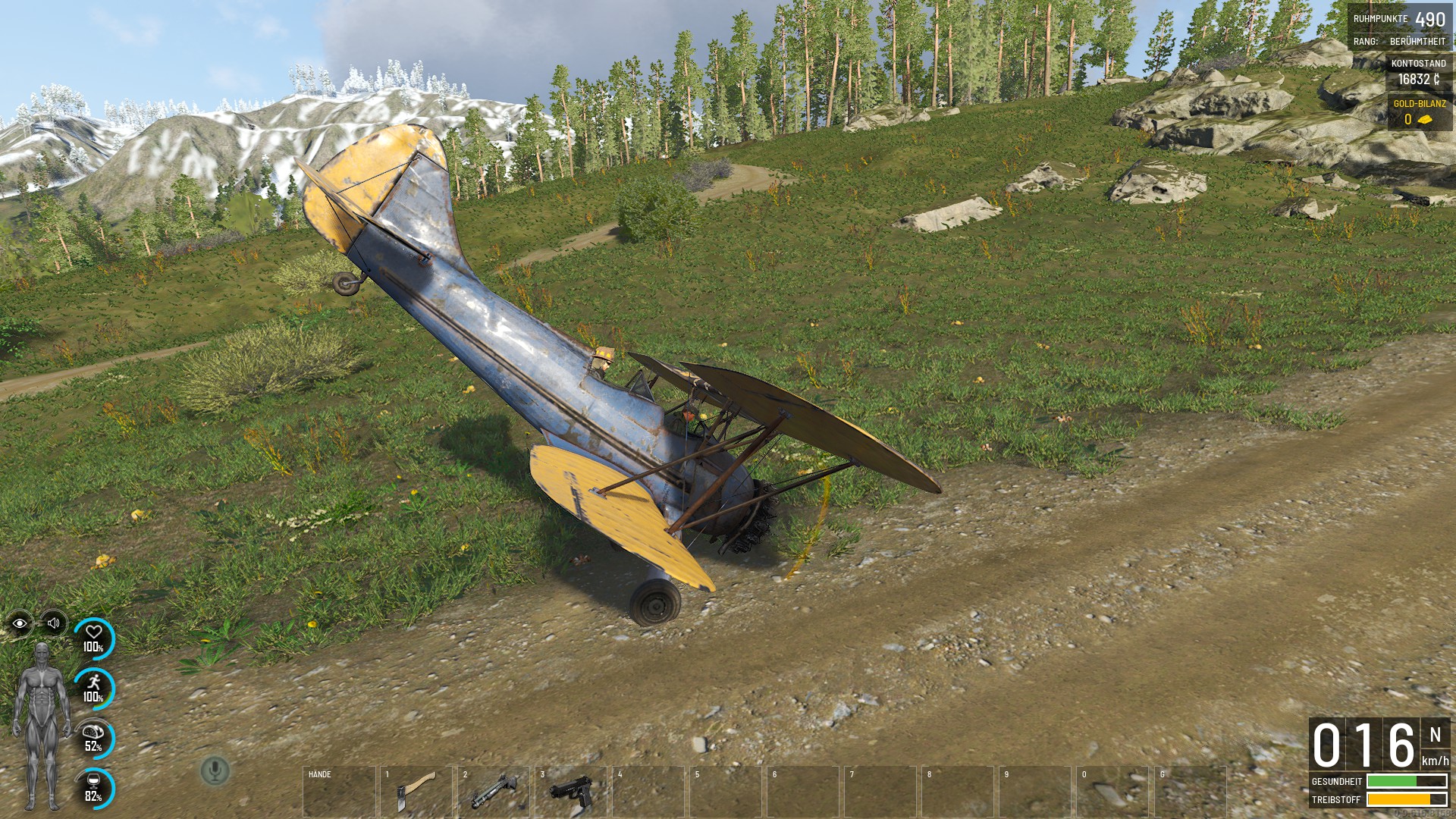Screen dimensions: 1456x819
Task: Choose the pistol in hotbar slot 3
Action: tap(570, 792)
